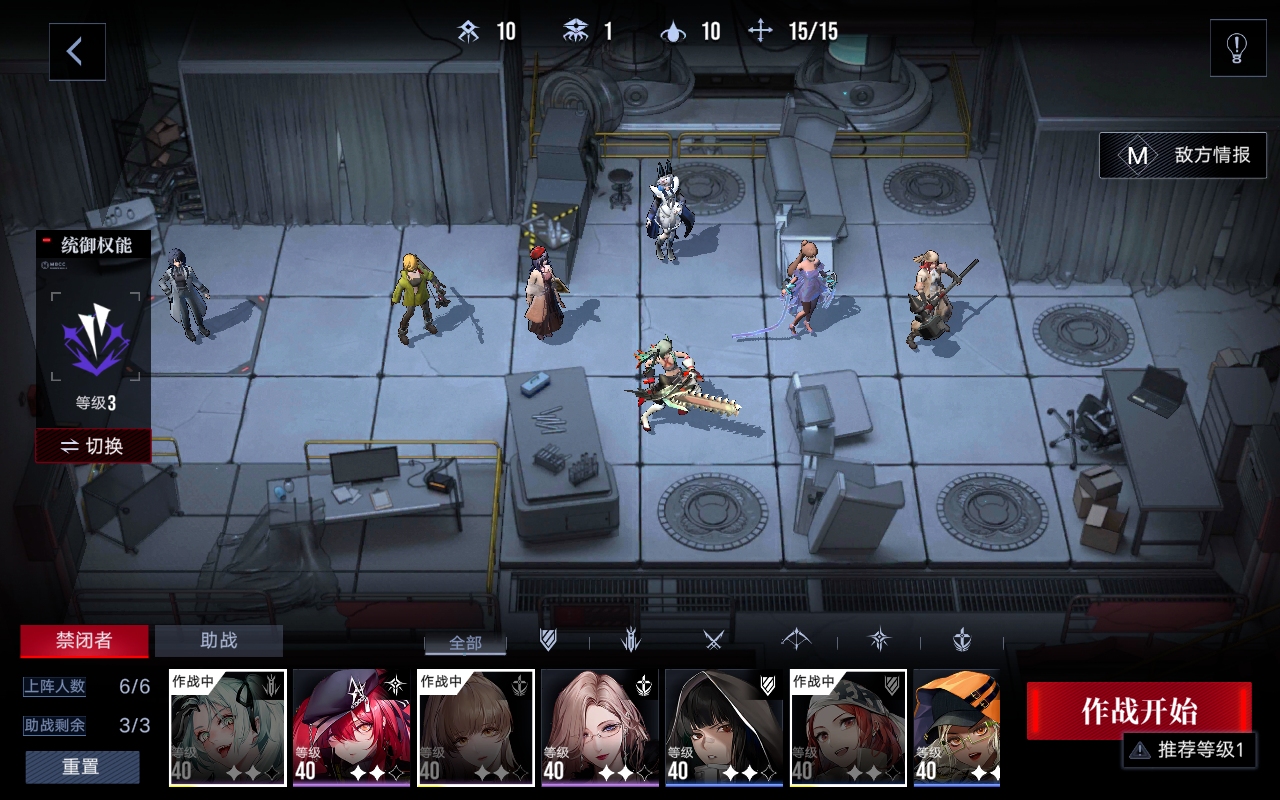Viewport: 1280px width, 800px height.
Task: Filter roster by crossed swords class icon
Action: click(713, 640)
